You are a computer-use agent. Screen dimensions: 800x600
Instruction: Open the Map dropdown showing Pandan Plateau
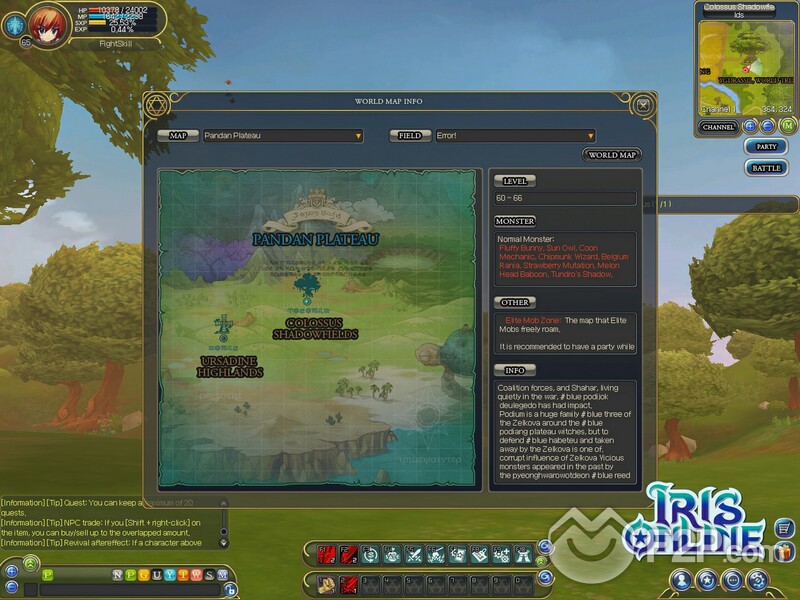pos(283,136)
